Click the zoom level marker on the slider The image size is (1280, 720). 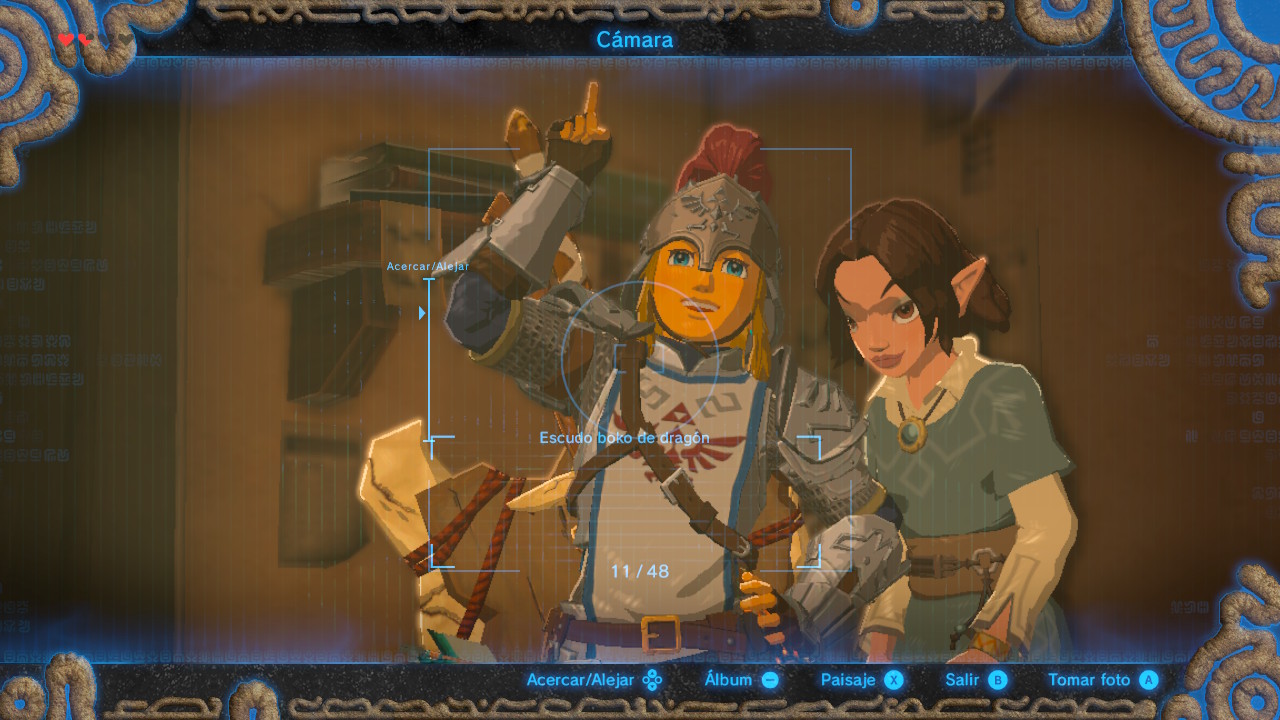pyautogui.click(x=422, y=313)
